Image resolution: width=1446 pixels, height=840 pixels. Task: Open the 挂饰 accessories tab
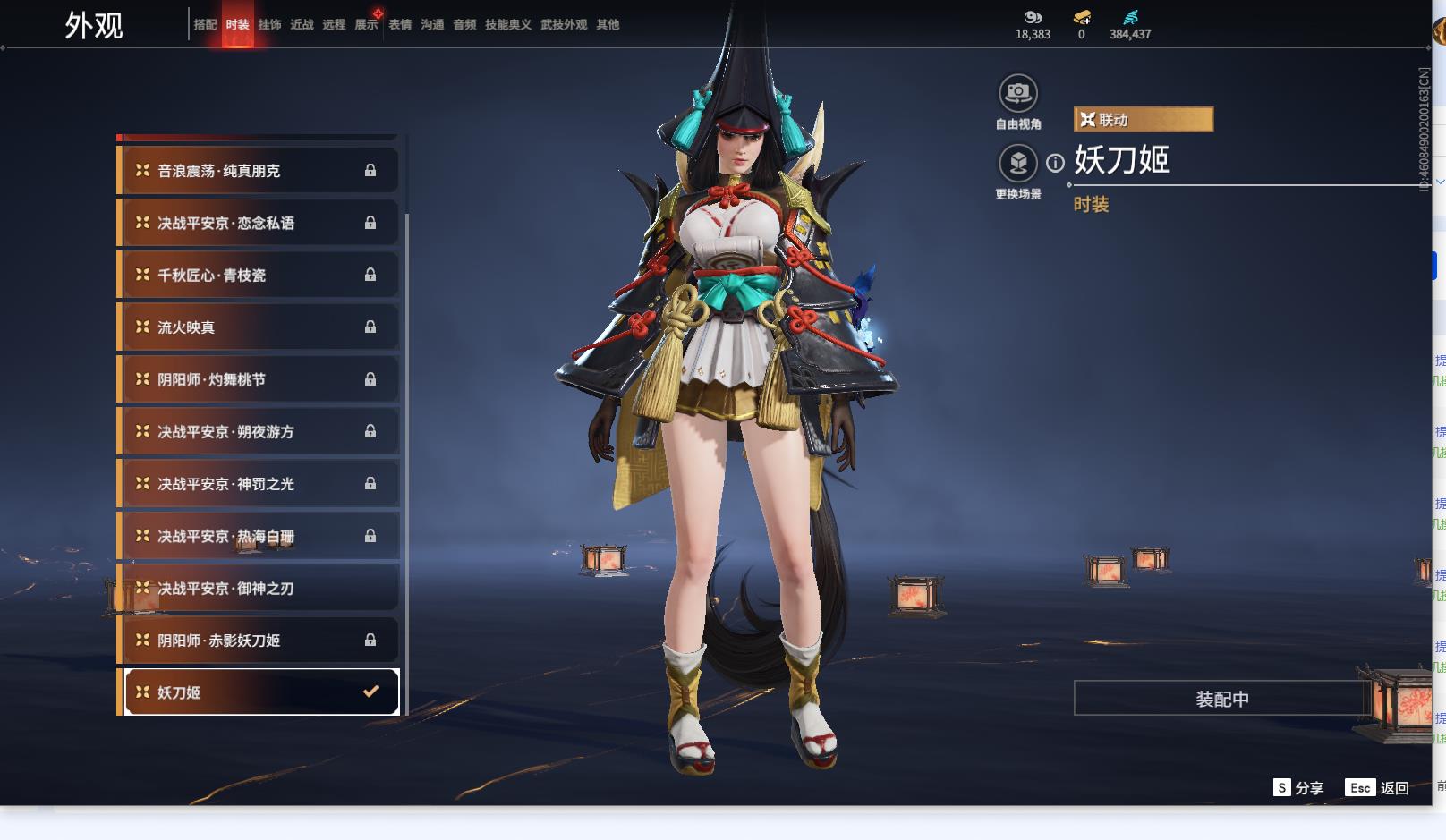269,25
